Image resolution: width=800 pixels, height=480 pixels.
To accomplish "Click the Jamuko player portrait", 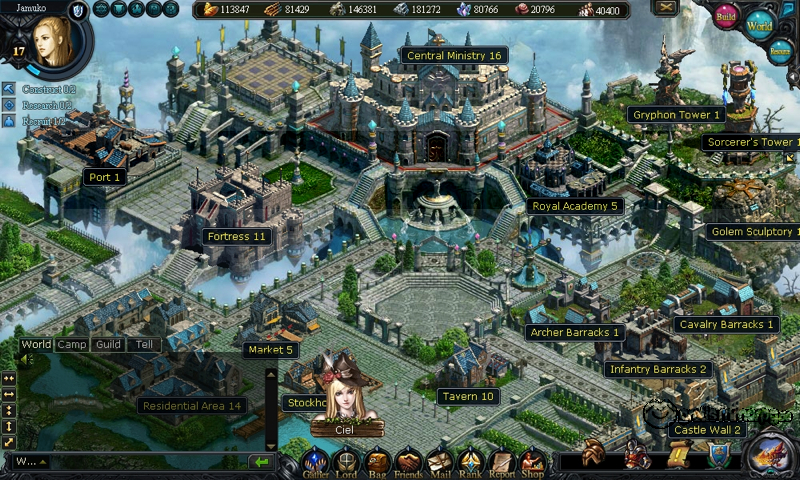I will (x=50, y=40).
